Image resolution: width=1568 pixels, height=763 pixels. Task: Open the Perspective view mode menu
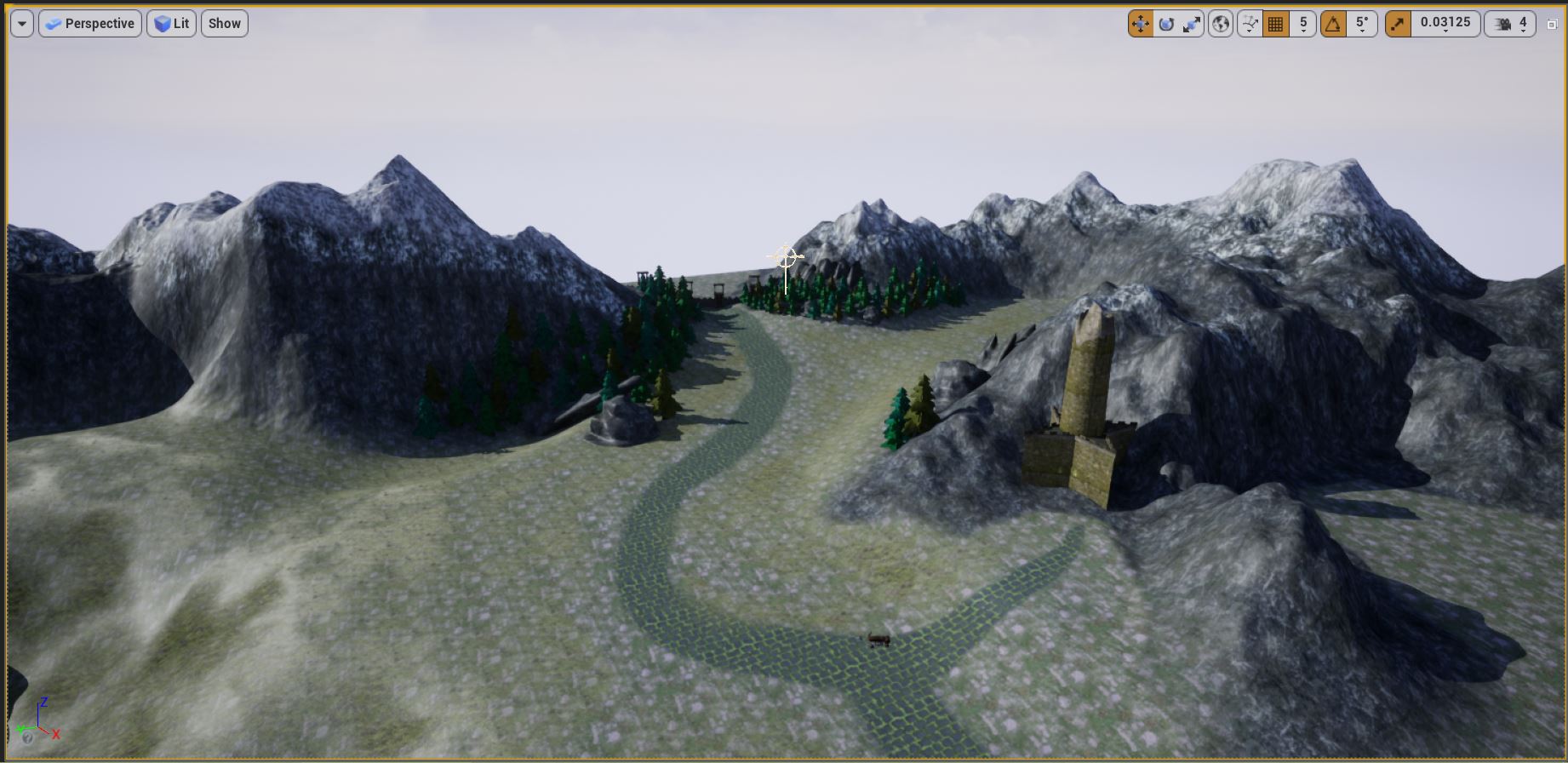pyautogui.click(x=89, y=23)
